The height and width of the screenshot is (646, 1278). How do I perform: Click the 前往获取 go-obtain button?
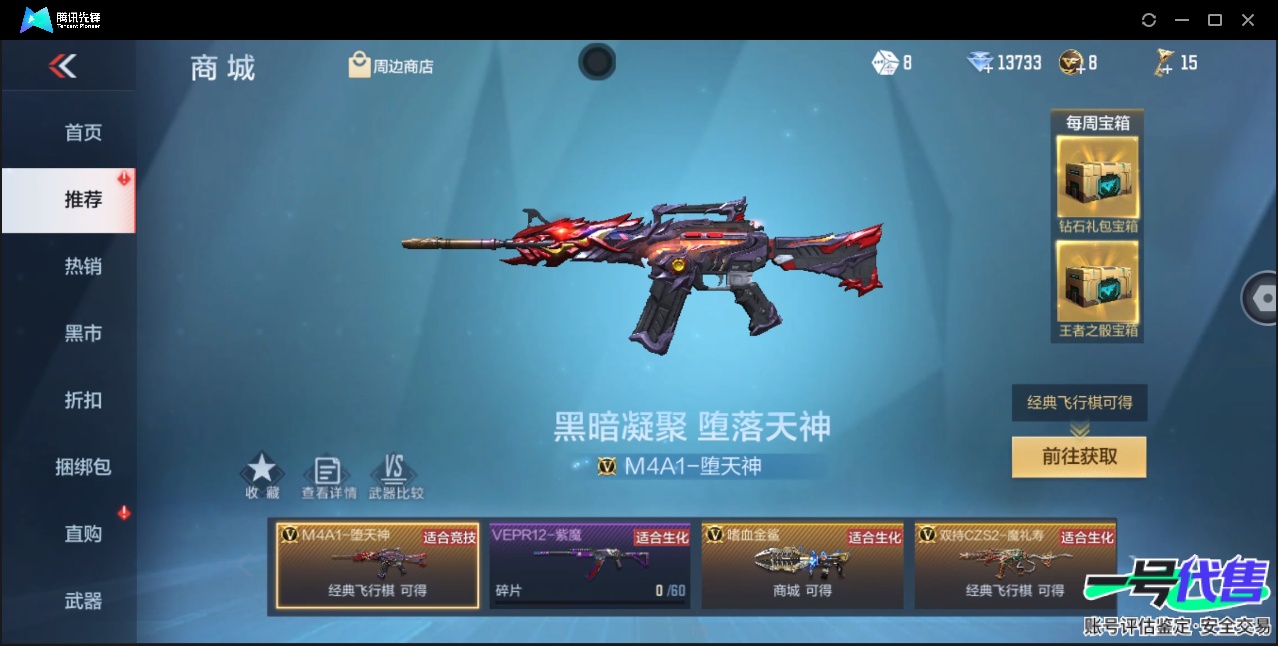coord(1079,457)
